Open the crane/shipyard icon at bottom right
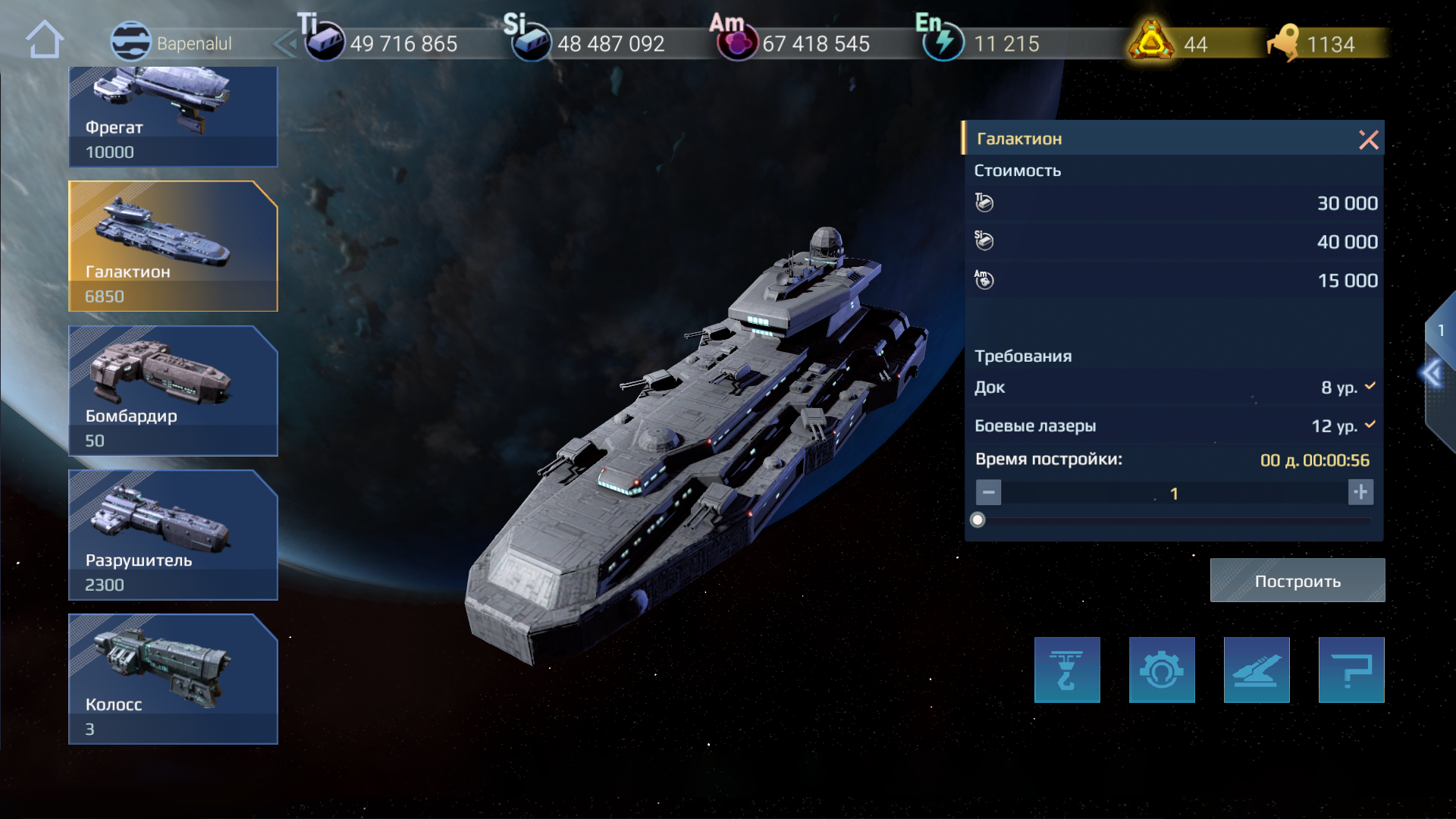This screenshot has height=819, width=1456. tap(1067, 670)
